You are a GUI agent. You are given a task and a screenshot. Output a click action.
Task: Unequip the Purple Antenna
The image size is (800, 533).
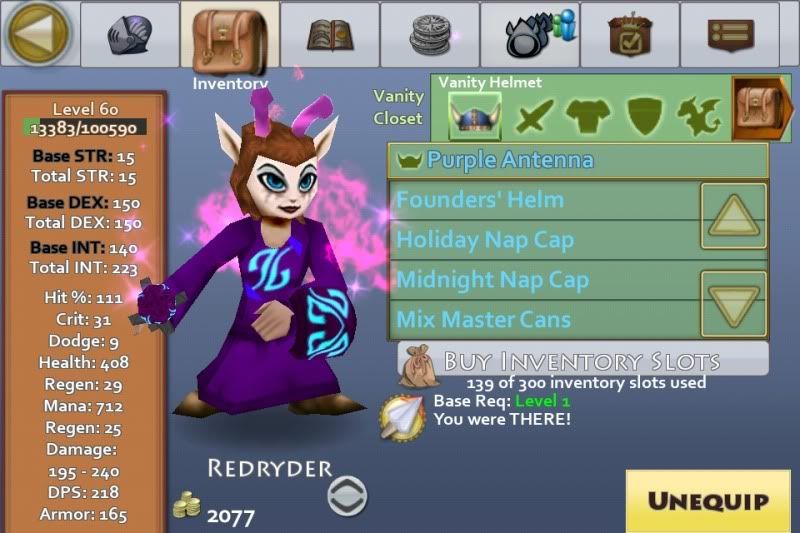point(706,500)
